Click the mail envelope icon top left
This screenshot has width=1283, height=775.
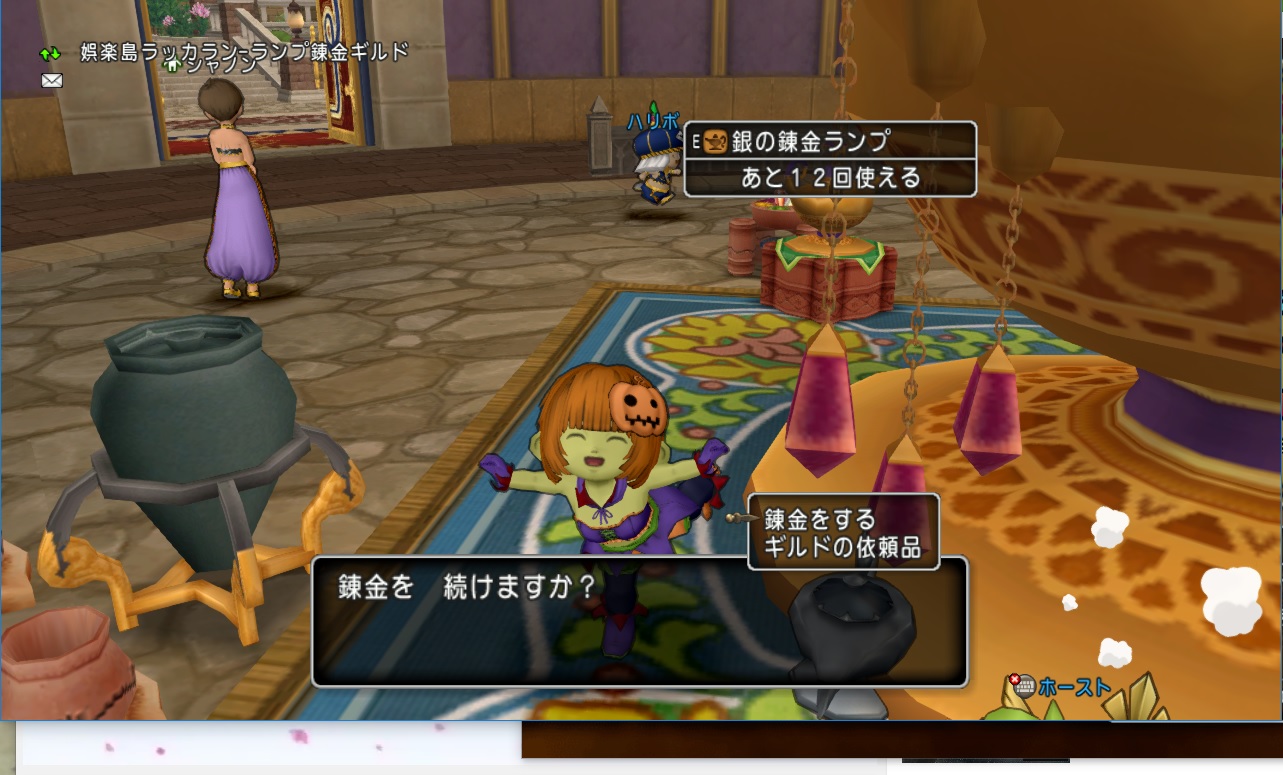click(51, 80)
